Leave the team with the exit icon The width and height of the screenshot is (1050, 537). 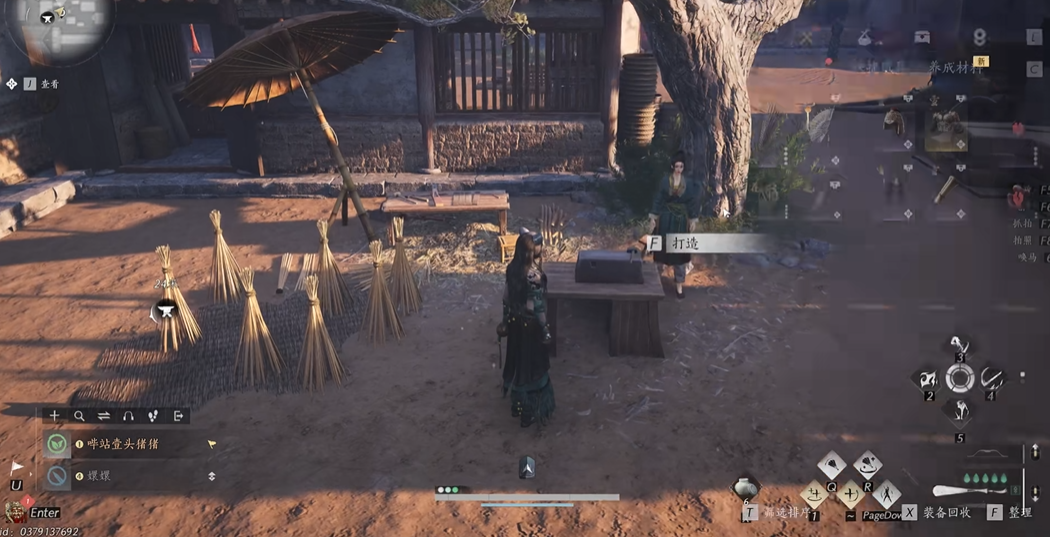coord(178,416)
